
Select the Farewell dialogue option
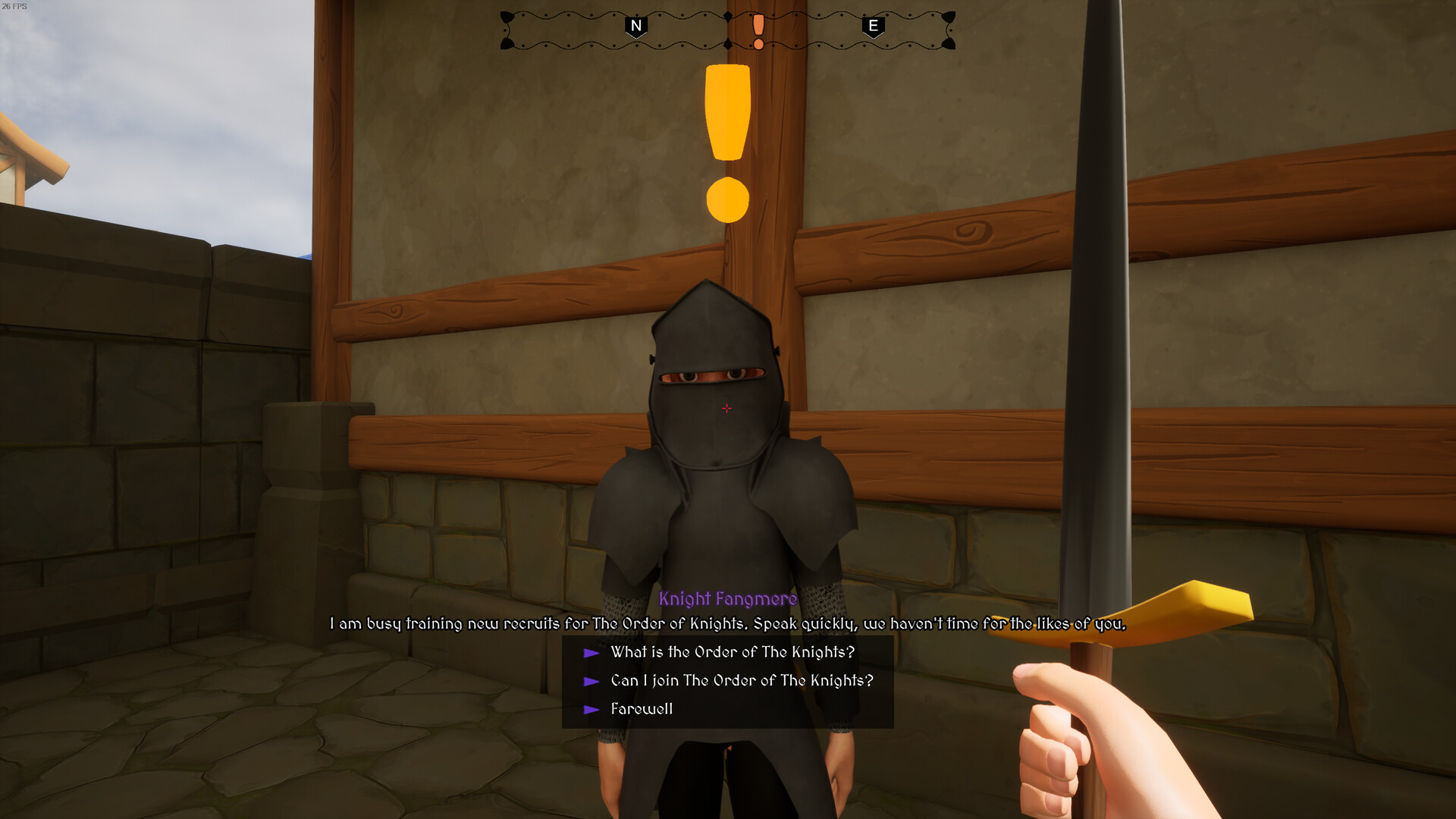pyautogui.click(x=641, y=708)
